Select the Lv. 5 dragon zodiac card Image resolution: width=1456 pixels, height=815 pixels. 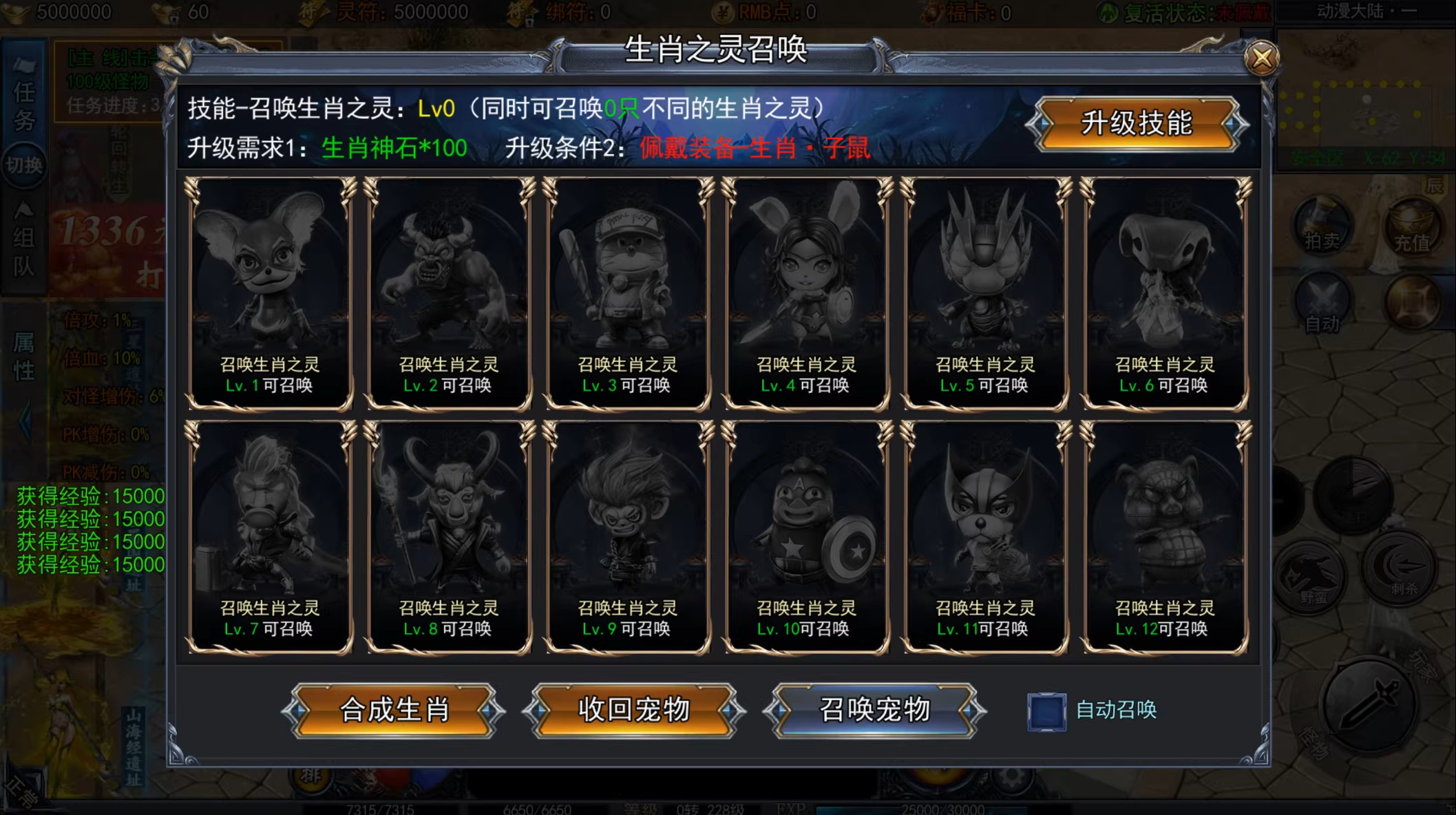pos(985,294)
